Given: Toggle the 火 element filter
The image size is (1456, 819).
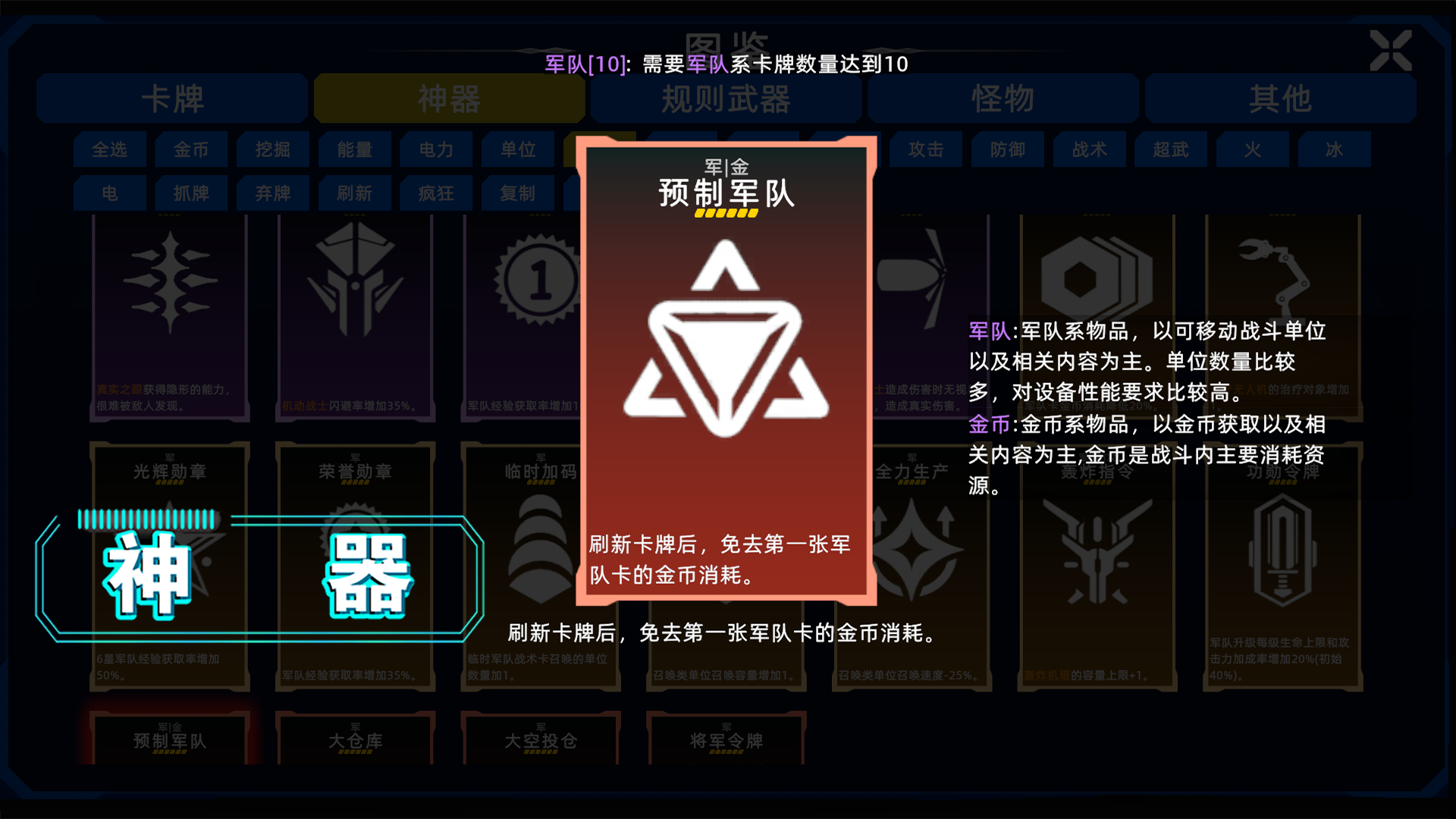Looking at the screenshot, I should point(1253,149).
